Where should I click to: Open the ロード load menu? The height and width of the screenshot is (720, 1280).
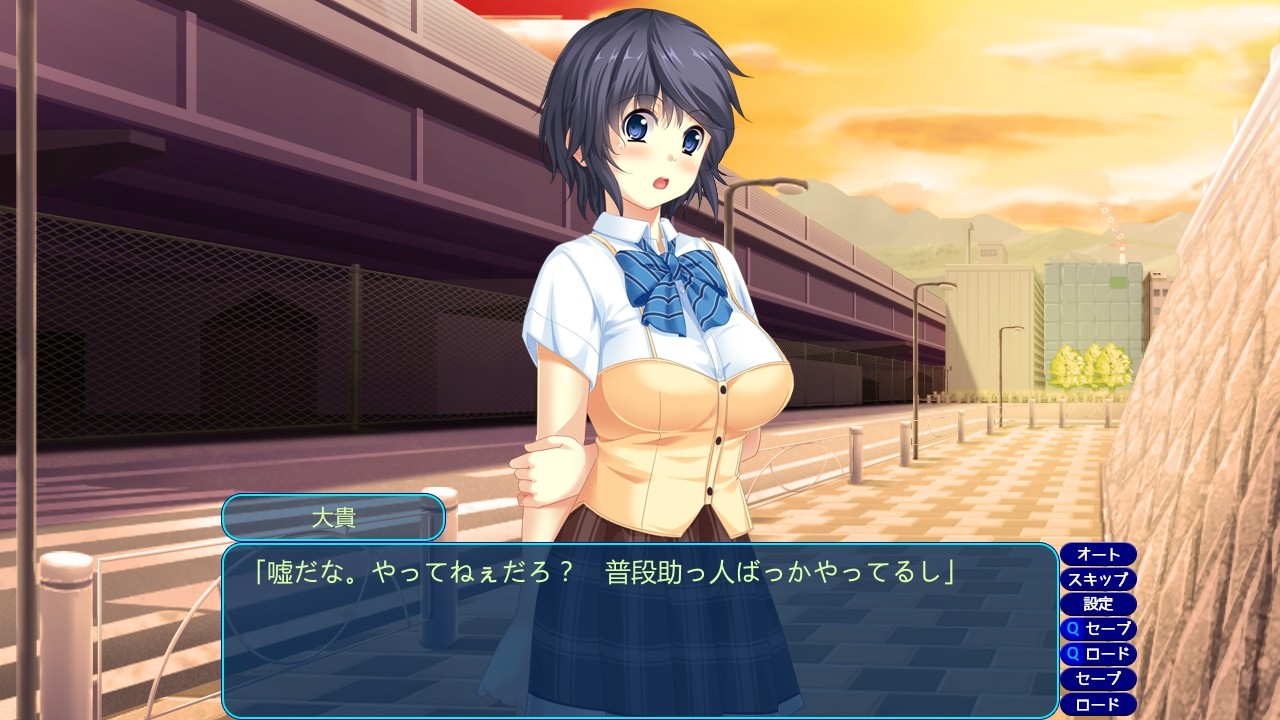tap(1098, 704)
